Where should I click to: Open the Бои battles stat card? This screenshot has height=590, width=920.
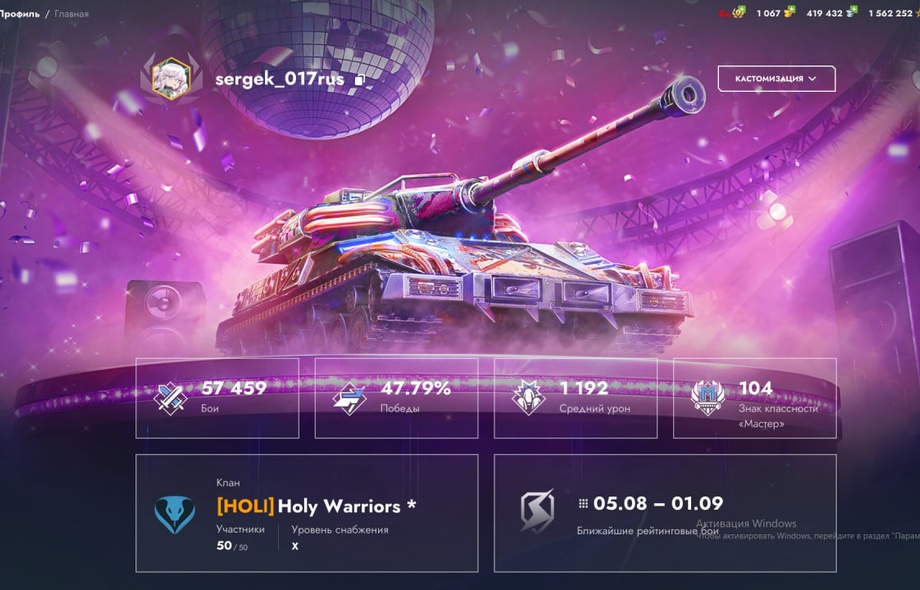(x=217, y=398)
